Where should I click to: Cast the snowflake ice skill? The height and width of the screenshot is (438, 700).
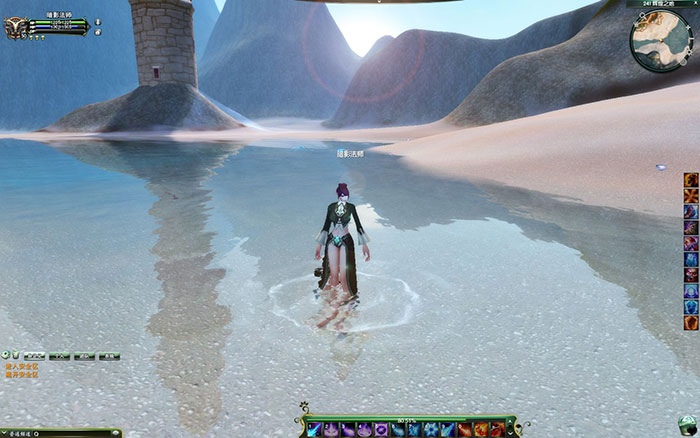point(431,429)
